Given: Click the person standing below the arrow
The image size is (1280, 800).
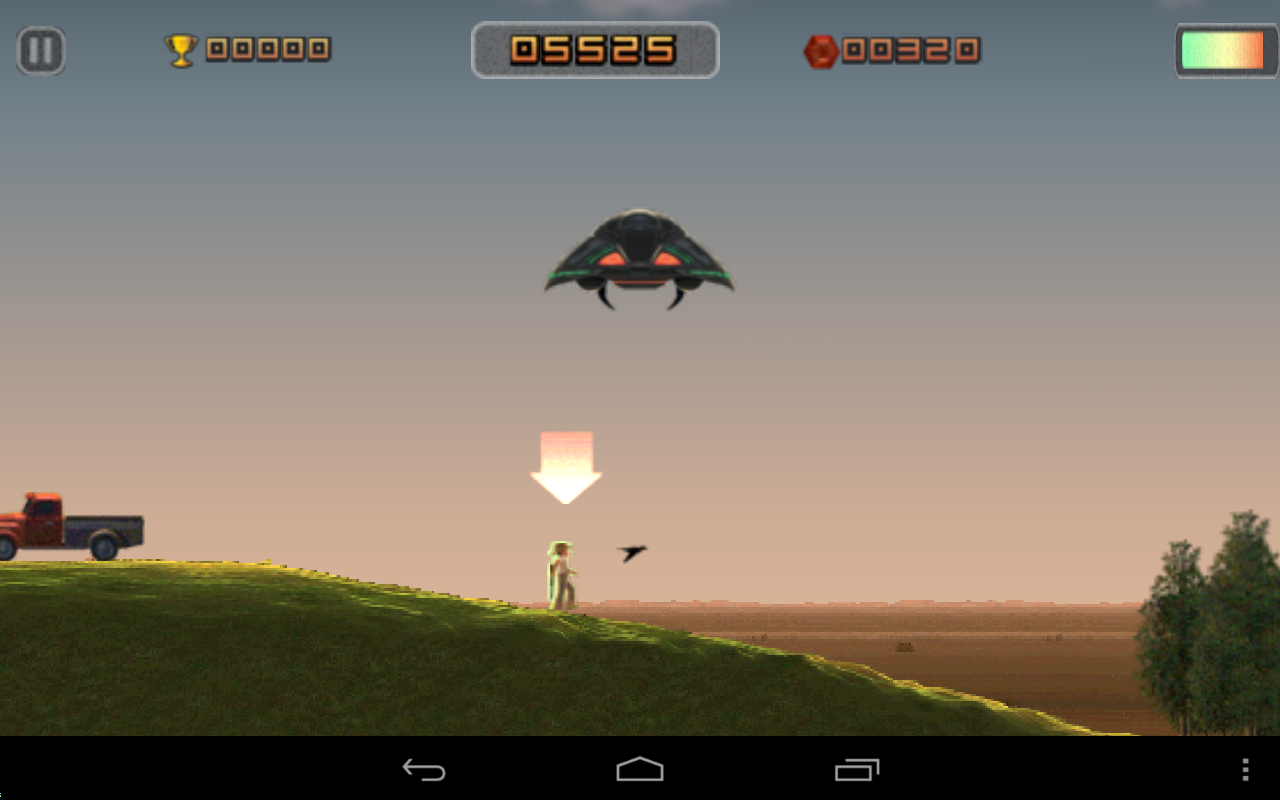Looking at the screenshot, I should (563, 575).
